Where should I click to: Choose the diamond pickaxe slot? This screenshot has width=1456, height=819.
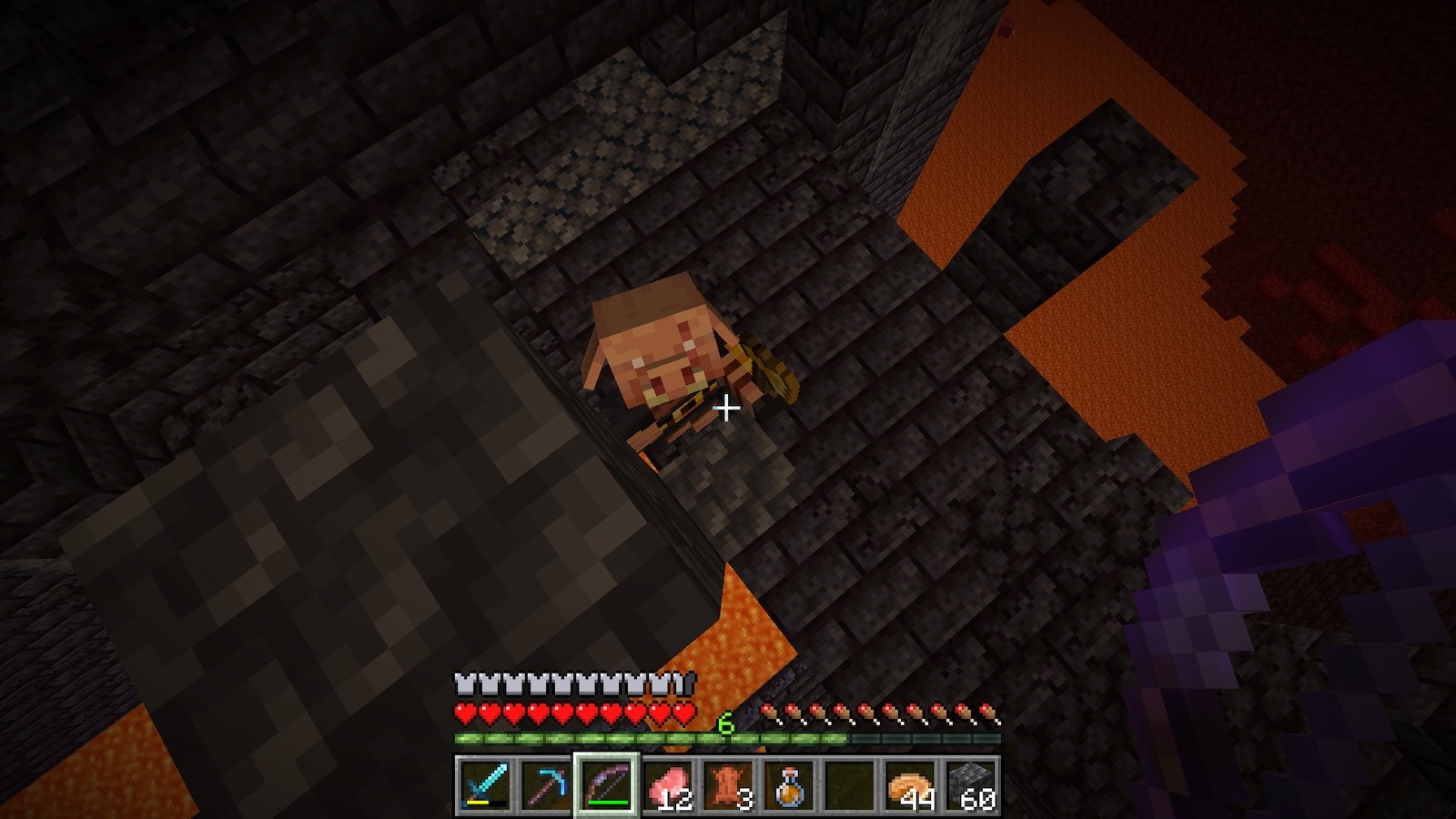click(544, 784)
